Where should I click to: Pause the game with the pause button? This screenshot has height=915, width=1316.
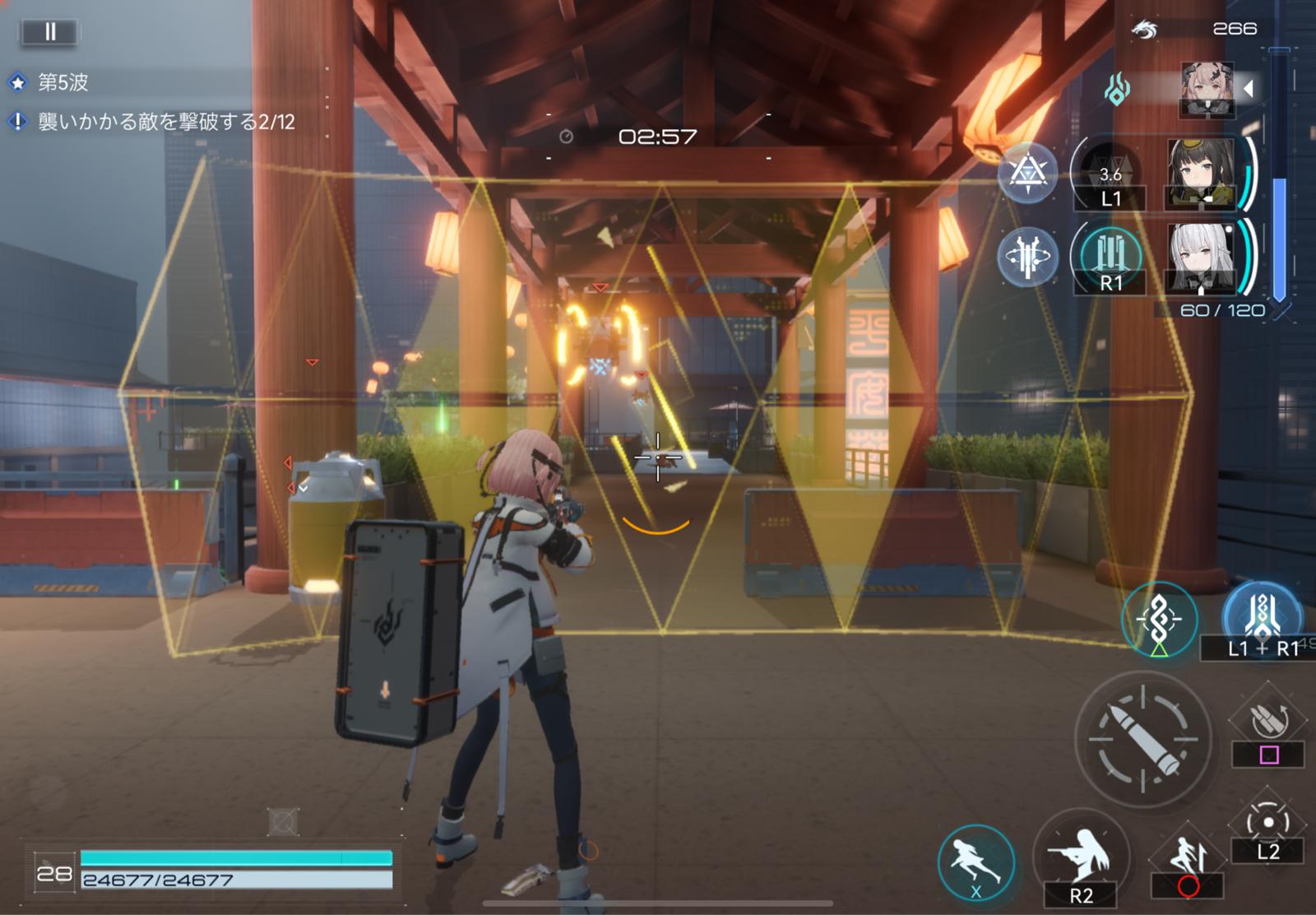[x=50, y=31]
